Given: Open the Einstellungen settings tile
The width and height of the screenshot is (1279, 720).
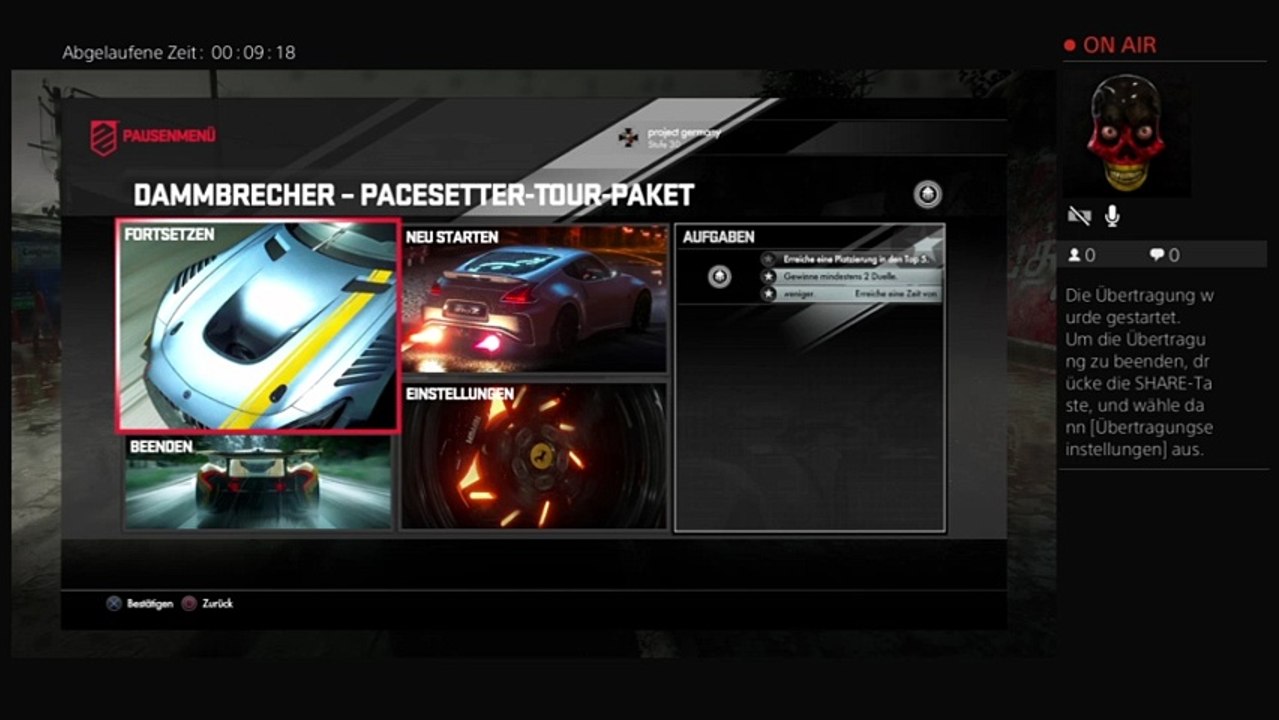Looking at the screenshot, I should coord(534,455).
